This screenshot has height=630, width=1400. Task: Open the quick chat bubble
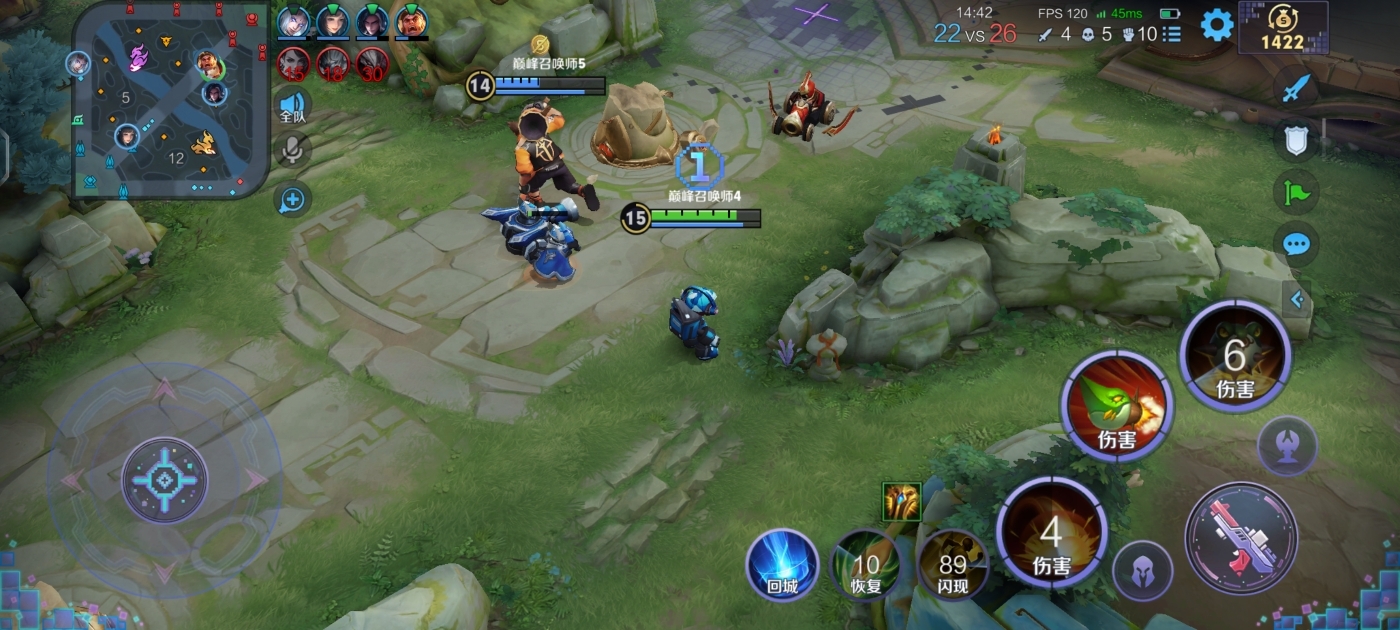[x=1296, y=244]
